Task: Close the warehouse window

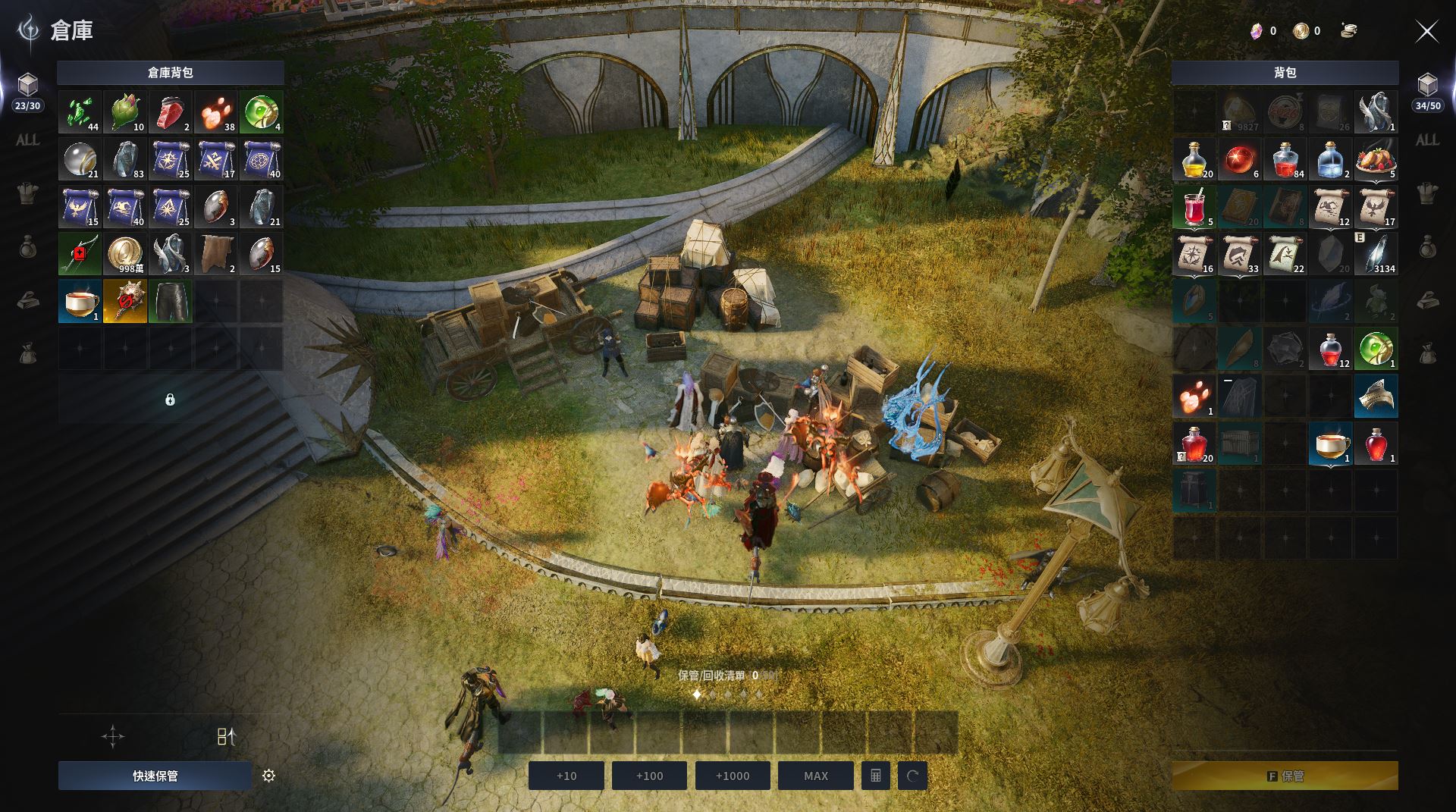Action: 1426,31
